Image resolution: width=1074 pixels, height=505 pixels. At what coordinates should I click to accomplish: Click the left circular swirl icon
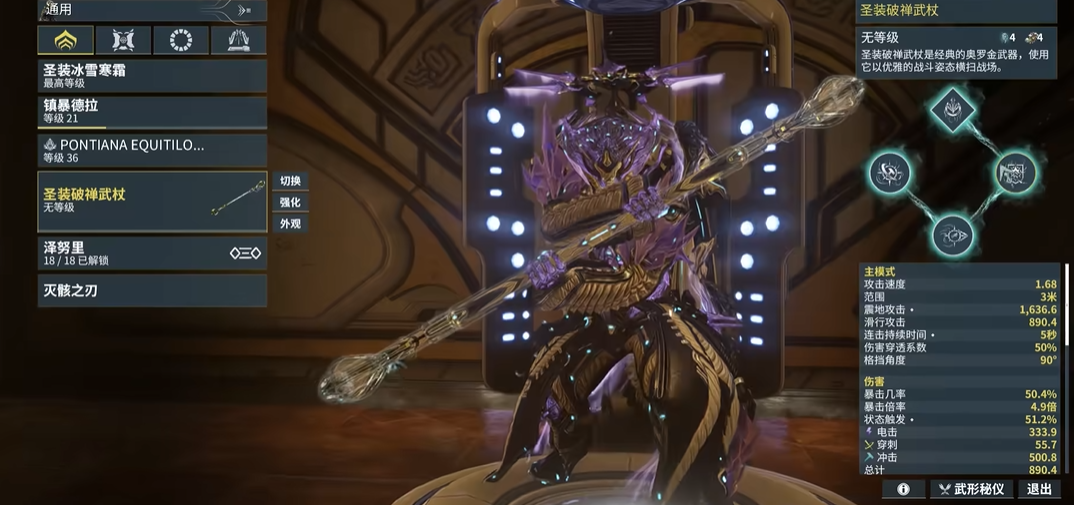tap(887, 173)
